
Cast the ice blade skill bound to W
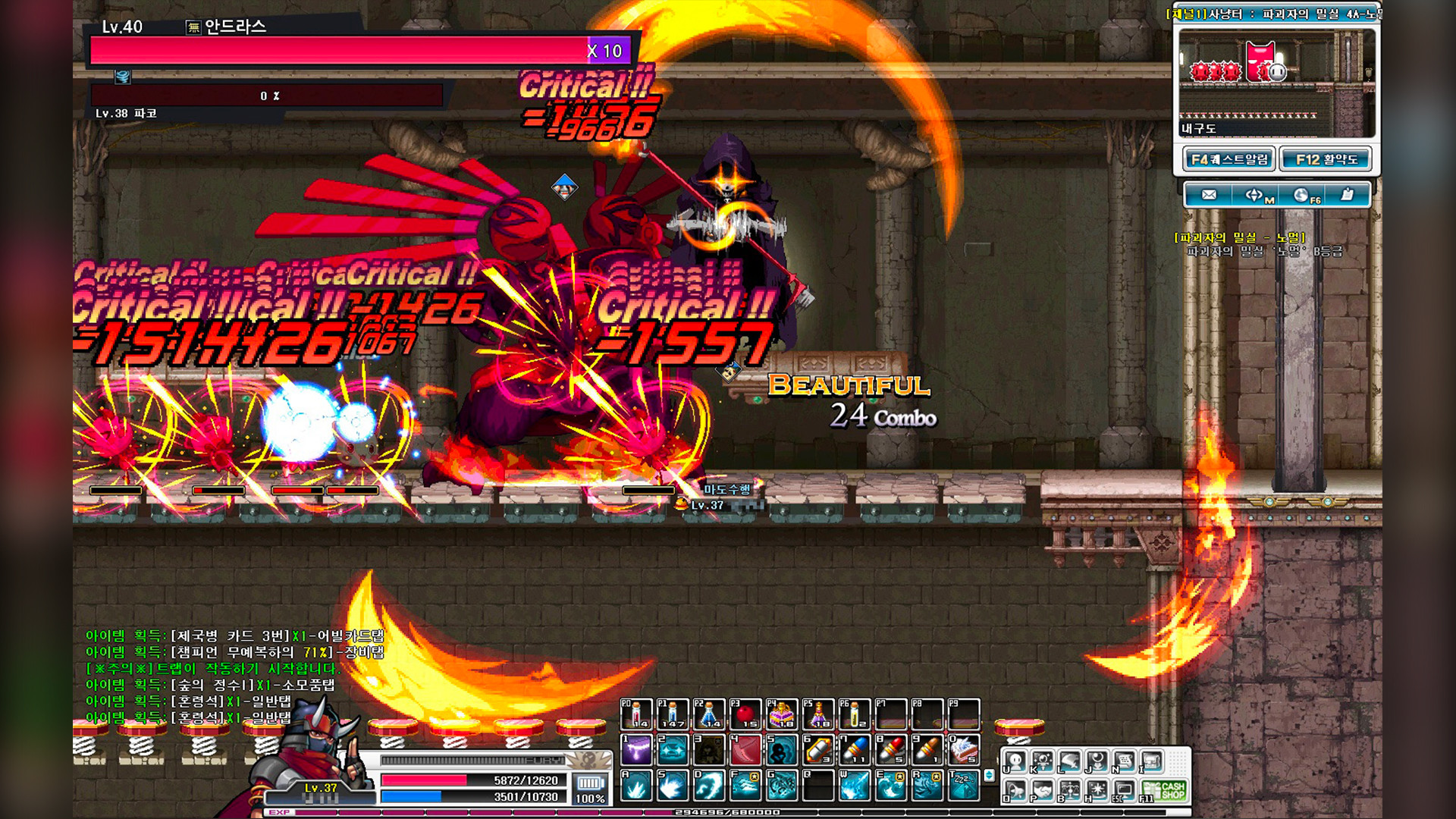[x=854, y=786]
